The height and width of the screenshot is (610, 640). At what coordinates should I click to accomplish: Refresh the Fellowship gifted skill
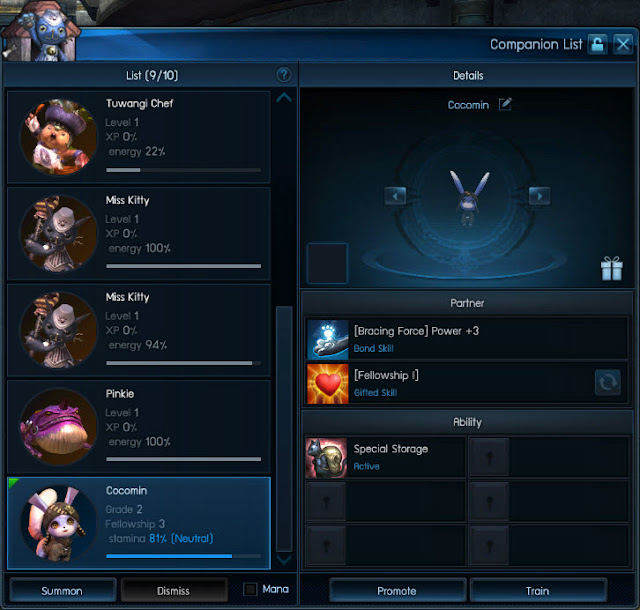(x=607, y=382)
